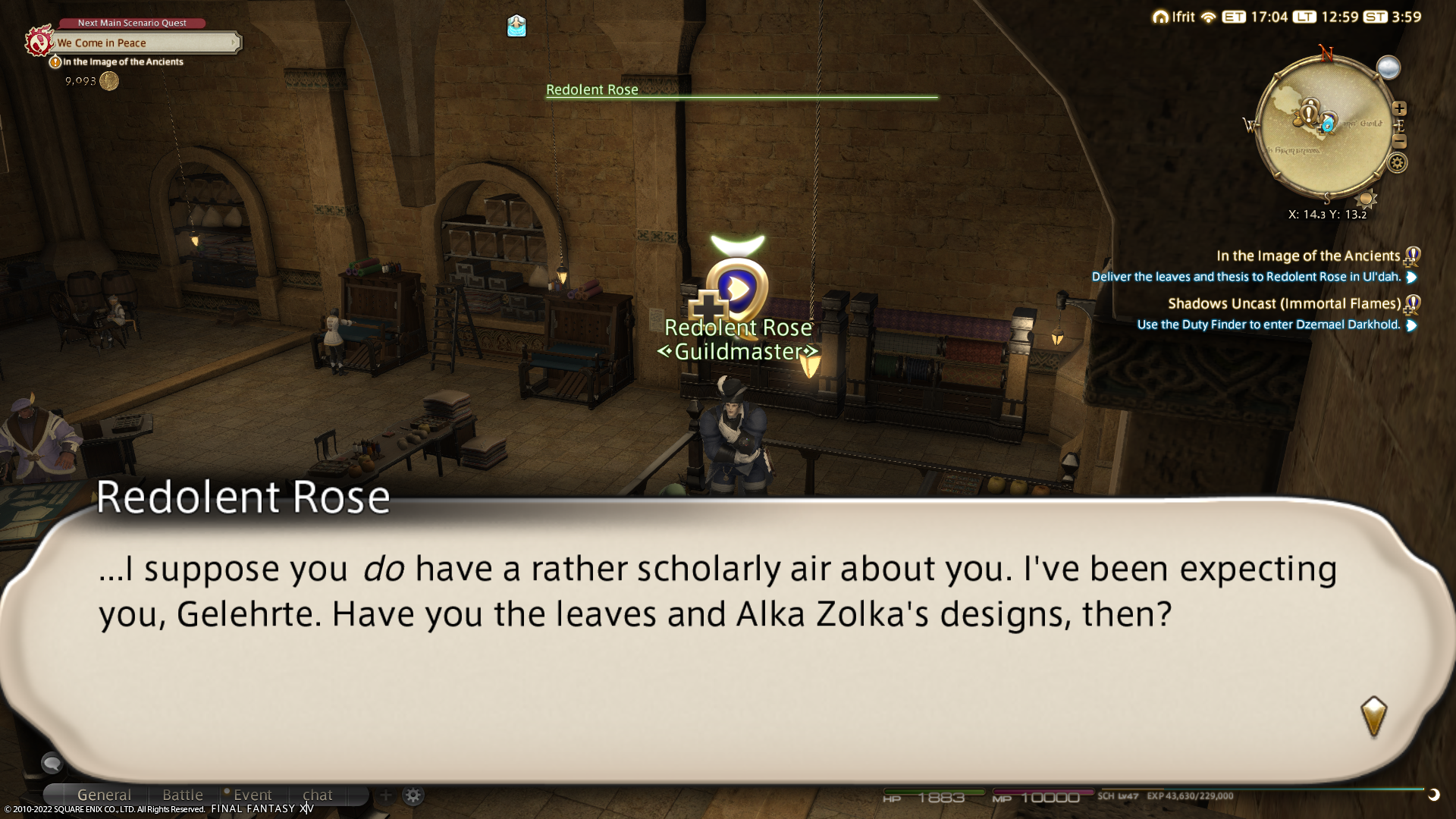Open the minimap gear settings
The image size is (1456, 819).
tap(1398, 162)
